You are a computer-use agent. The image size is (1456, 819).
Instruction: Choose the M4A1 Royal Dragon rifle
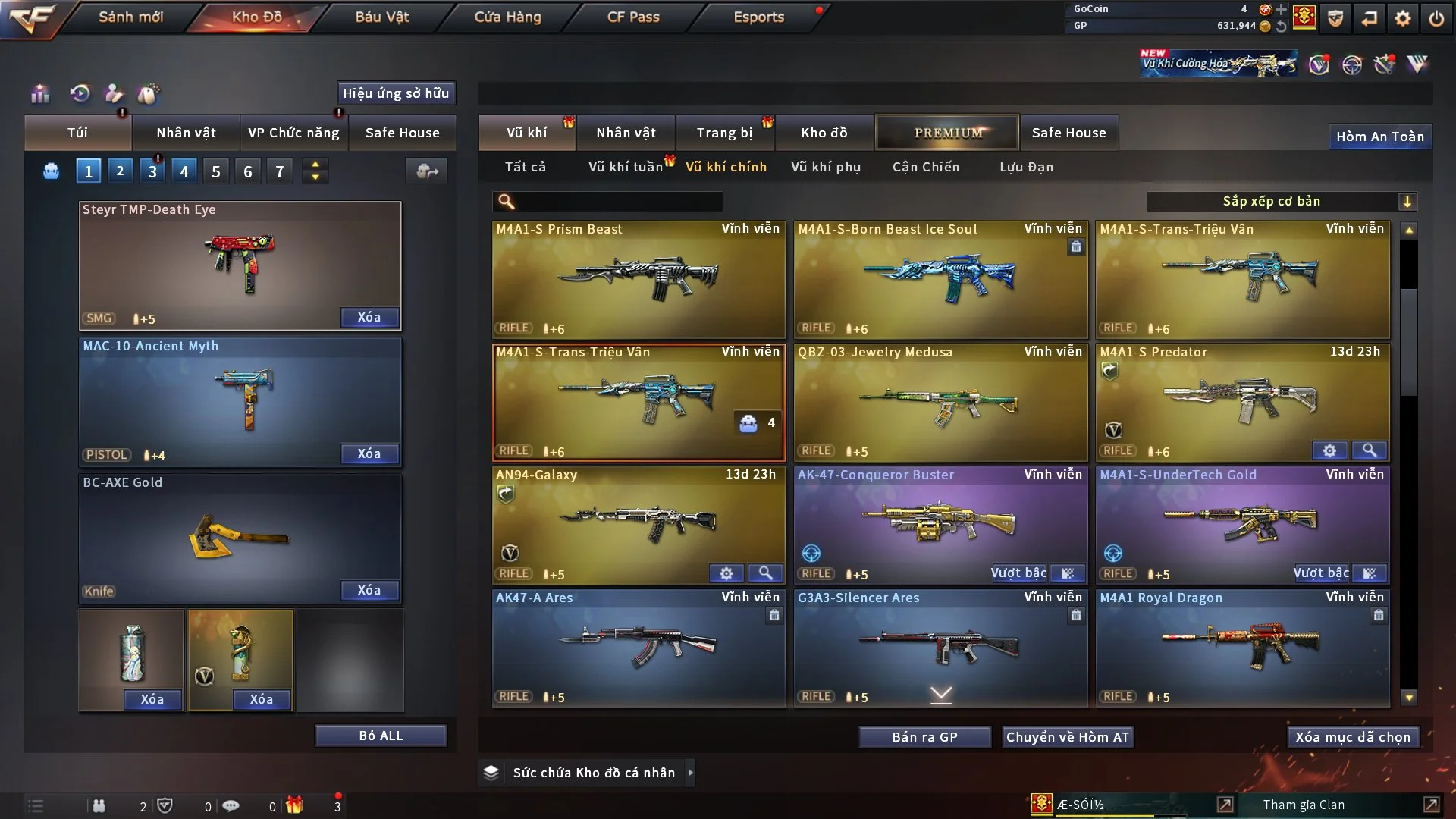pos(1242,646)
